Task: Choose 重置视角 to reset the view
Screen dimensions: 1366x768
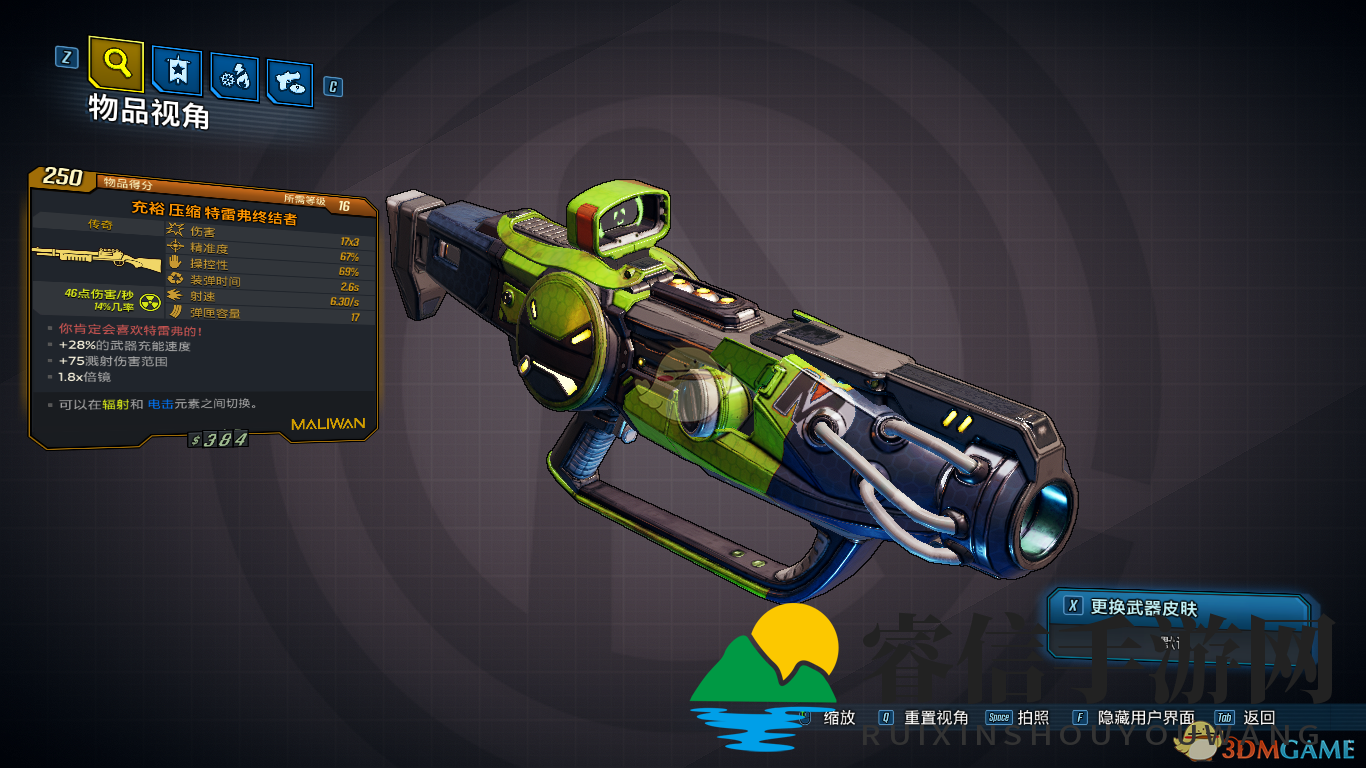Action: click(935, 718)
